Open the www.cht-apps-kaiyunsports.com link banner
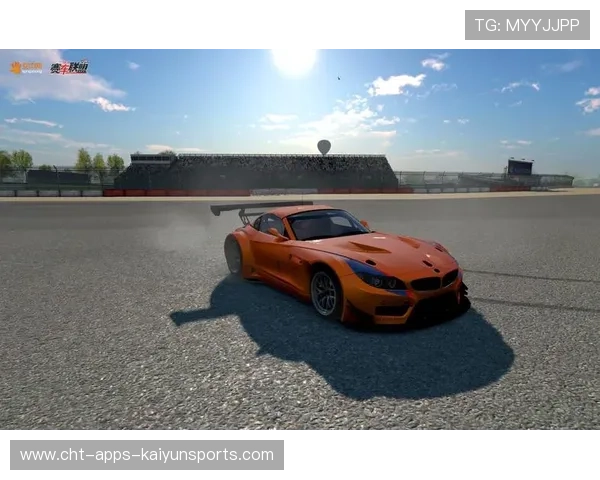Screen dimensions: 600x480 [147, 455]
